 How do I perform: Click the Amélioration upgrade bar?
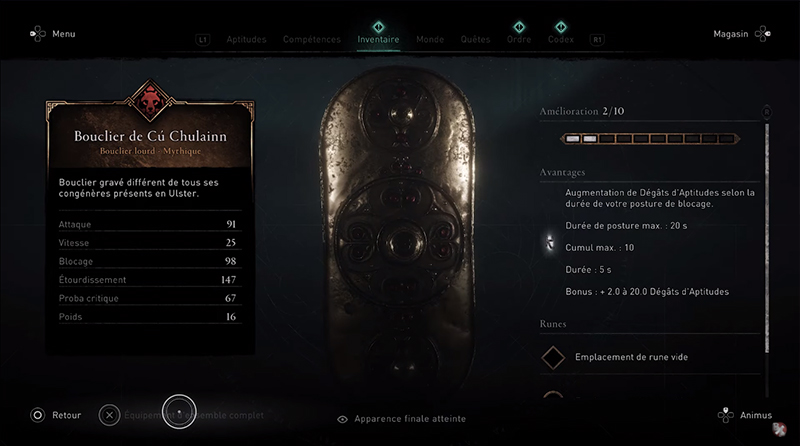[x=649, y=139]
